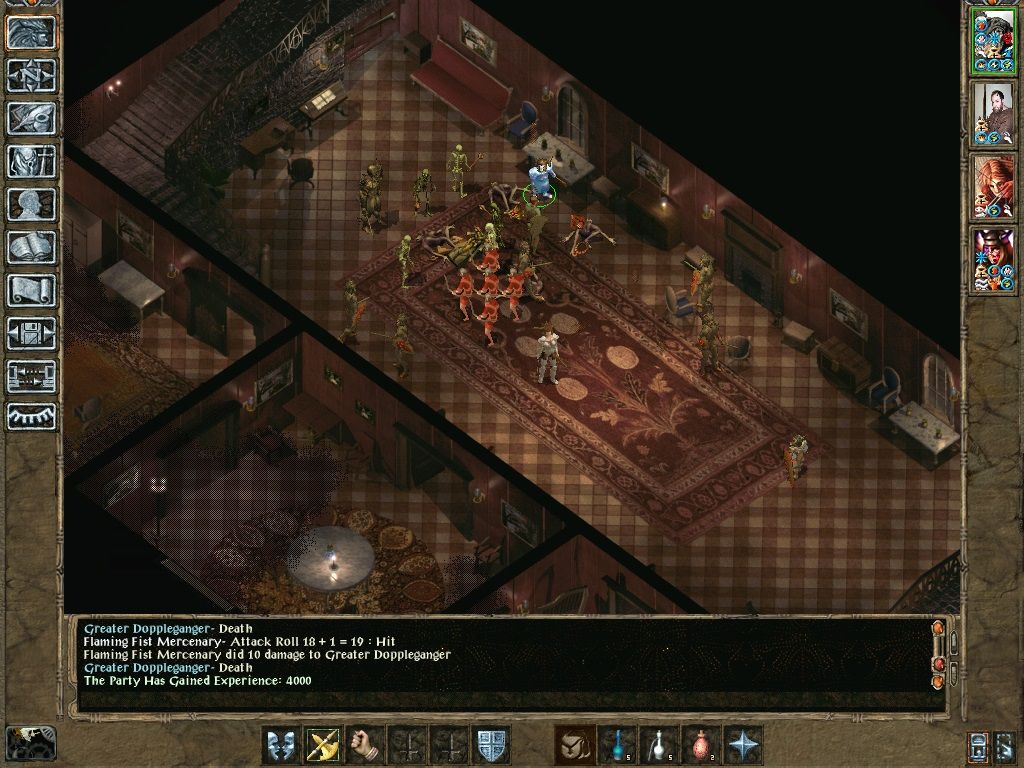The image size is (1024, 768).
Task: Equip the golden axe weapon slot
Action: pyautogui.click(x=324, y=745)
